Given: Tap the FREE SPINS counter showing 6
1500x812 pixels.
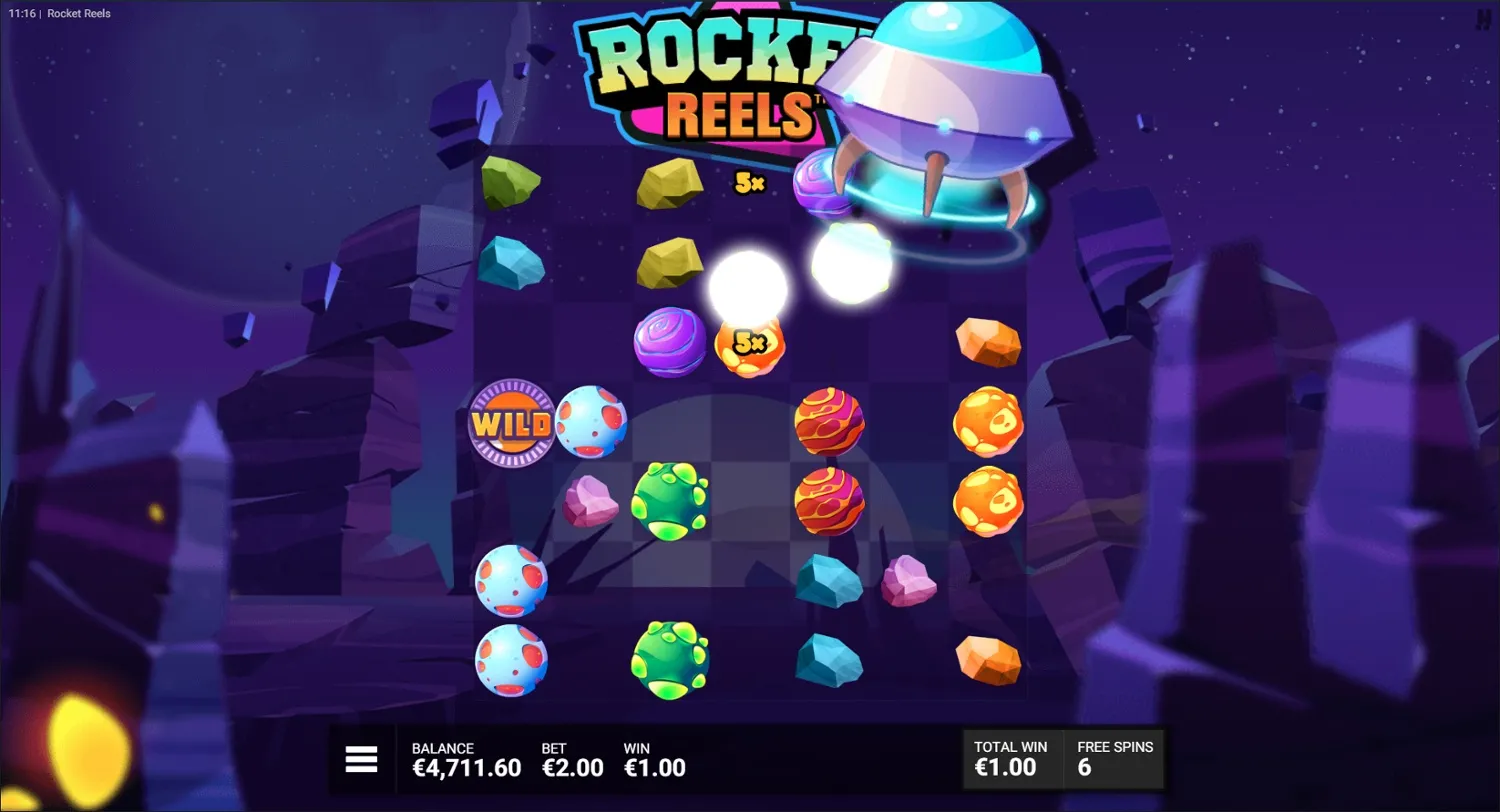Looking at the screenshot, I should pyautogui.click(x=1114, y=760).
